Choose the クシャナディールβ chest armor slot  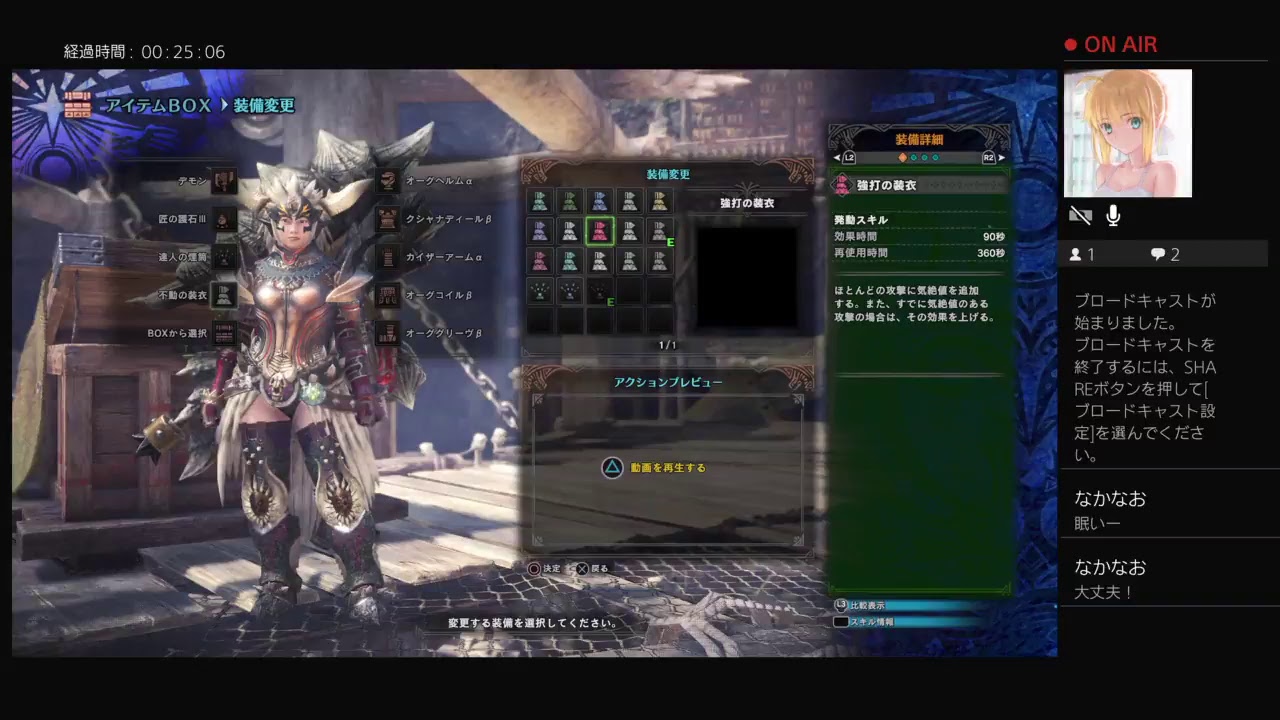tap(389, 219)
